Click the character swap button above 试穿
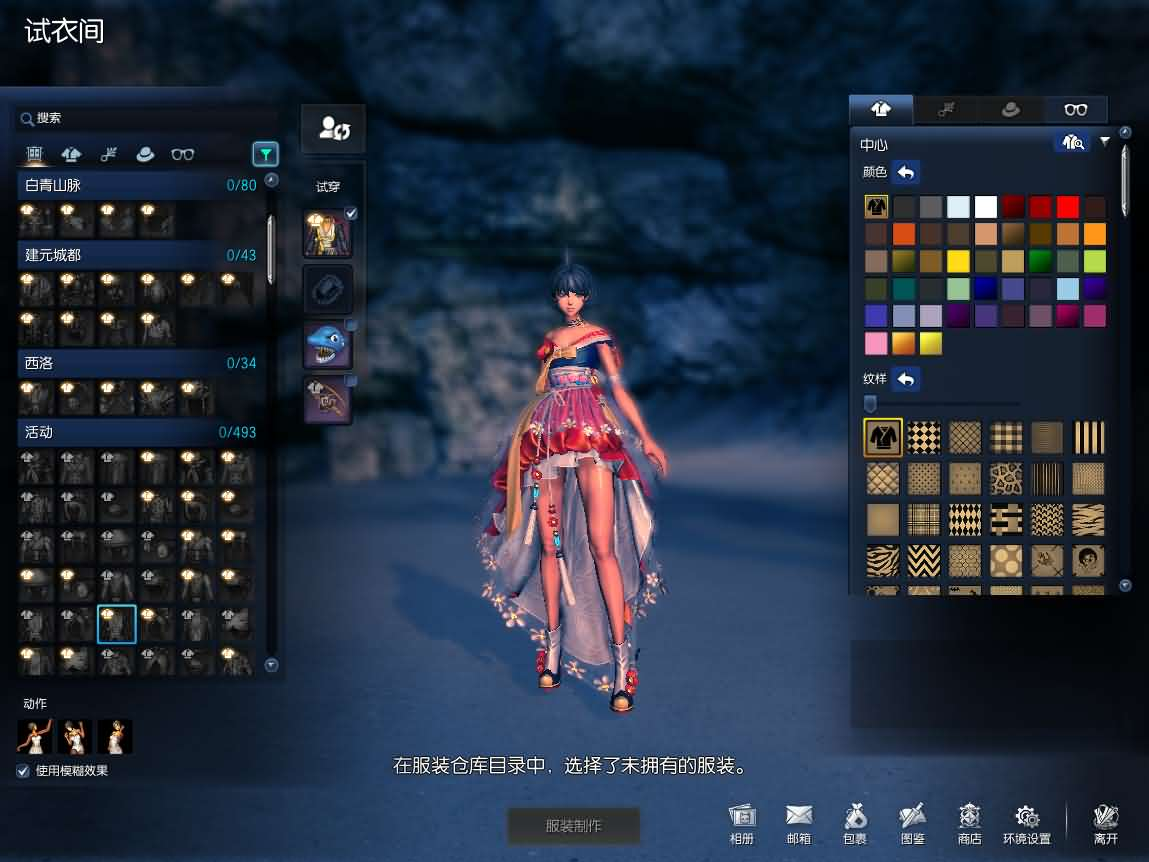 pyautogui.click(x=333, y=129)
